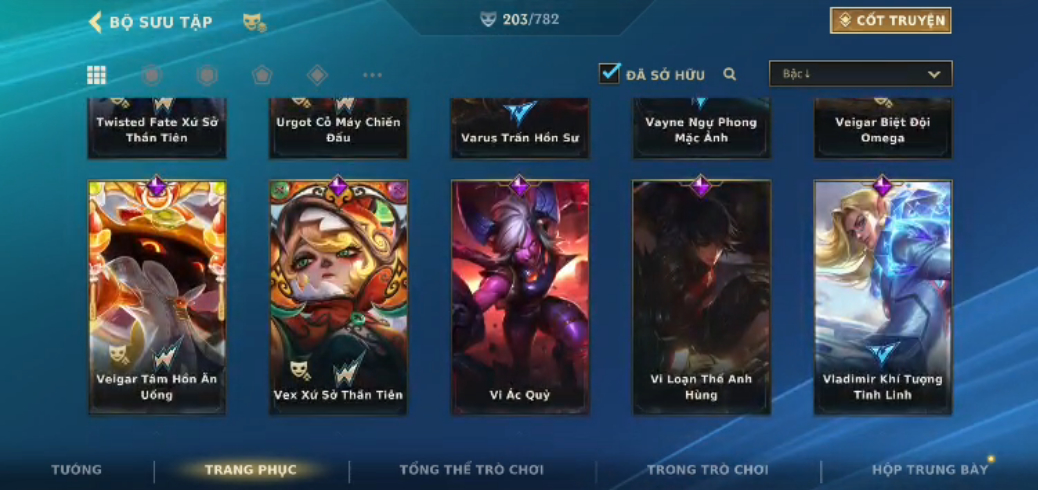Screen dimensions: 1038x490
Task: Select the Vex Xứ Sở Thần Tiên skin
Action: pyautogui.click(x=338, y=297)
